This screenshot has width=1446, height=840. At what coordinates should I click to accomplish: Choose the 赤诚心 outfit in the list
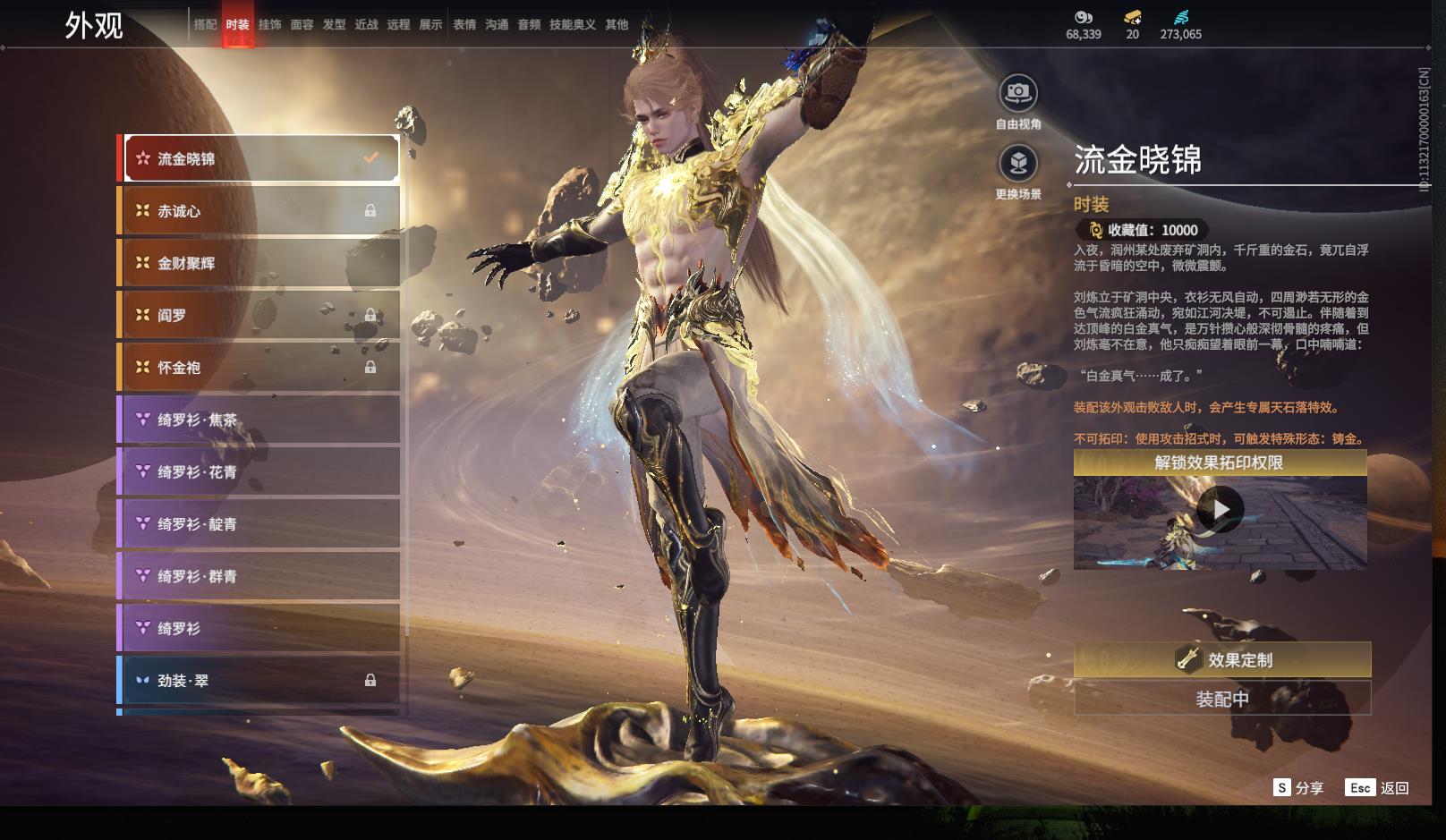[x=259, y=211]
